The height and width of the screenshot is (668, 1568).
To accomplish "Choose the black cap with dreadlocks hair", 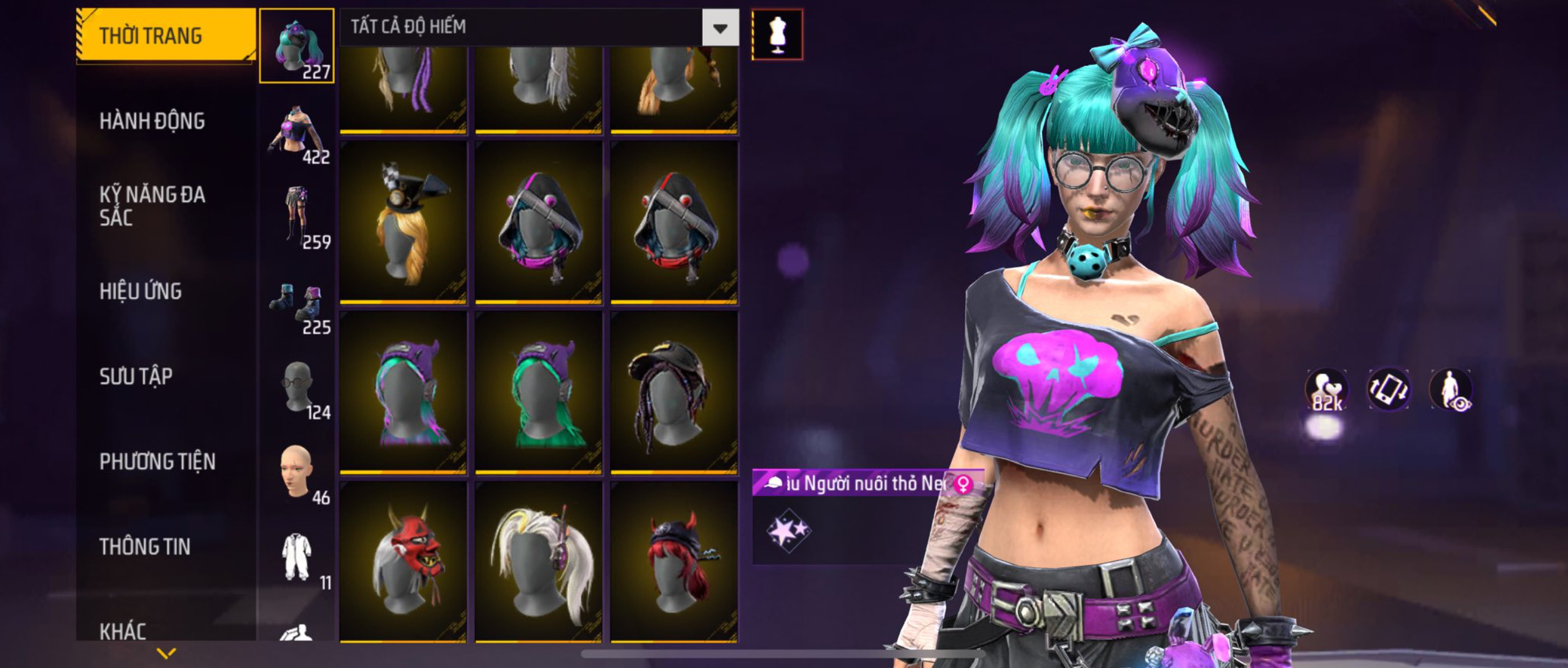I will [674, 392].
